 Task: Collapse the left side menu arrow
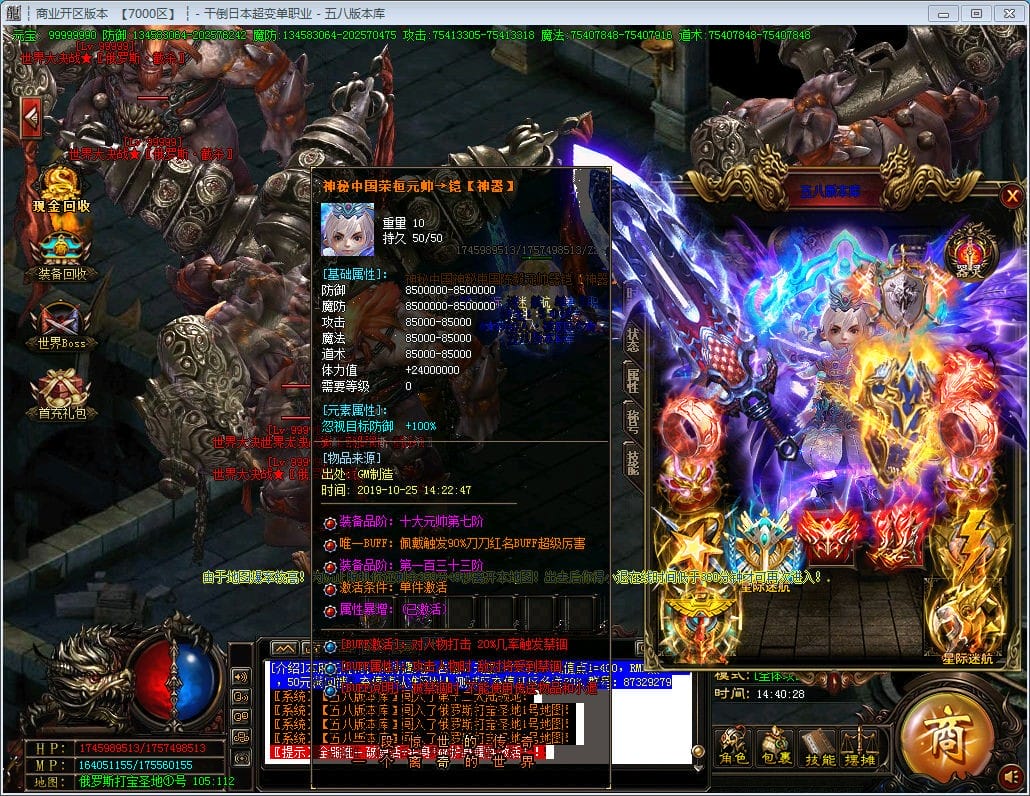pos(31,117)
